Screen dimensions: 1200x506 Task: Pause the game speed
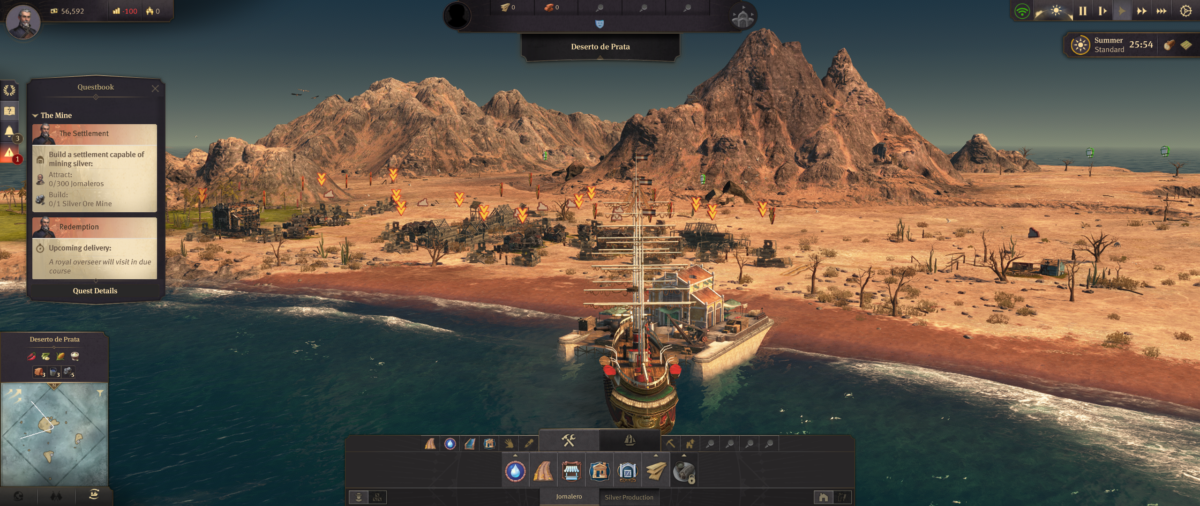pyautogui.click(x=1082, y=11)
